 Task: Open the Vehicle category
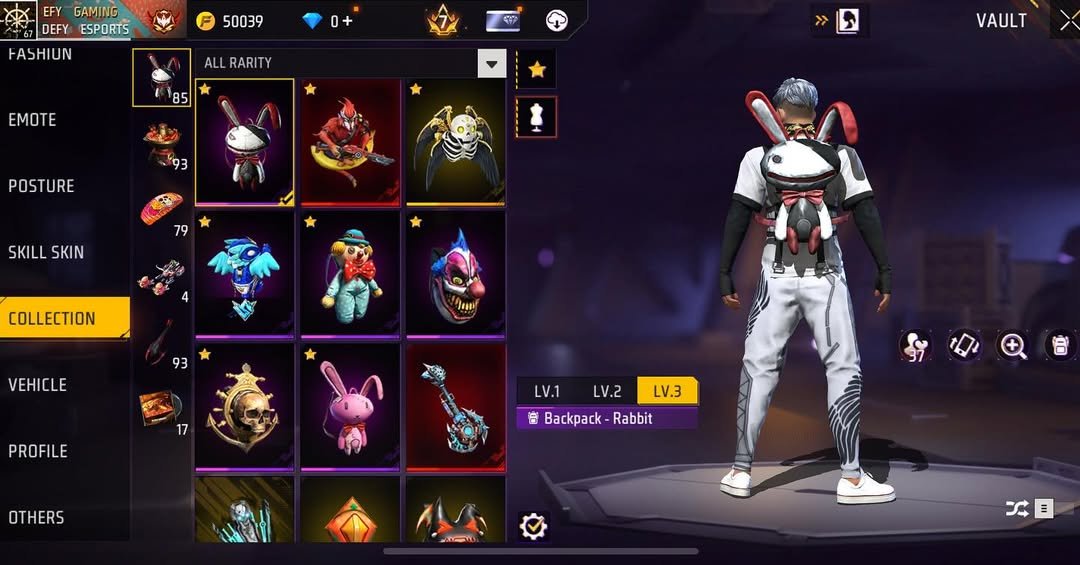coord(37,385)
